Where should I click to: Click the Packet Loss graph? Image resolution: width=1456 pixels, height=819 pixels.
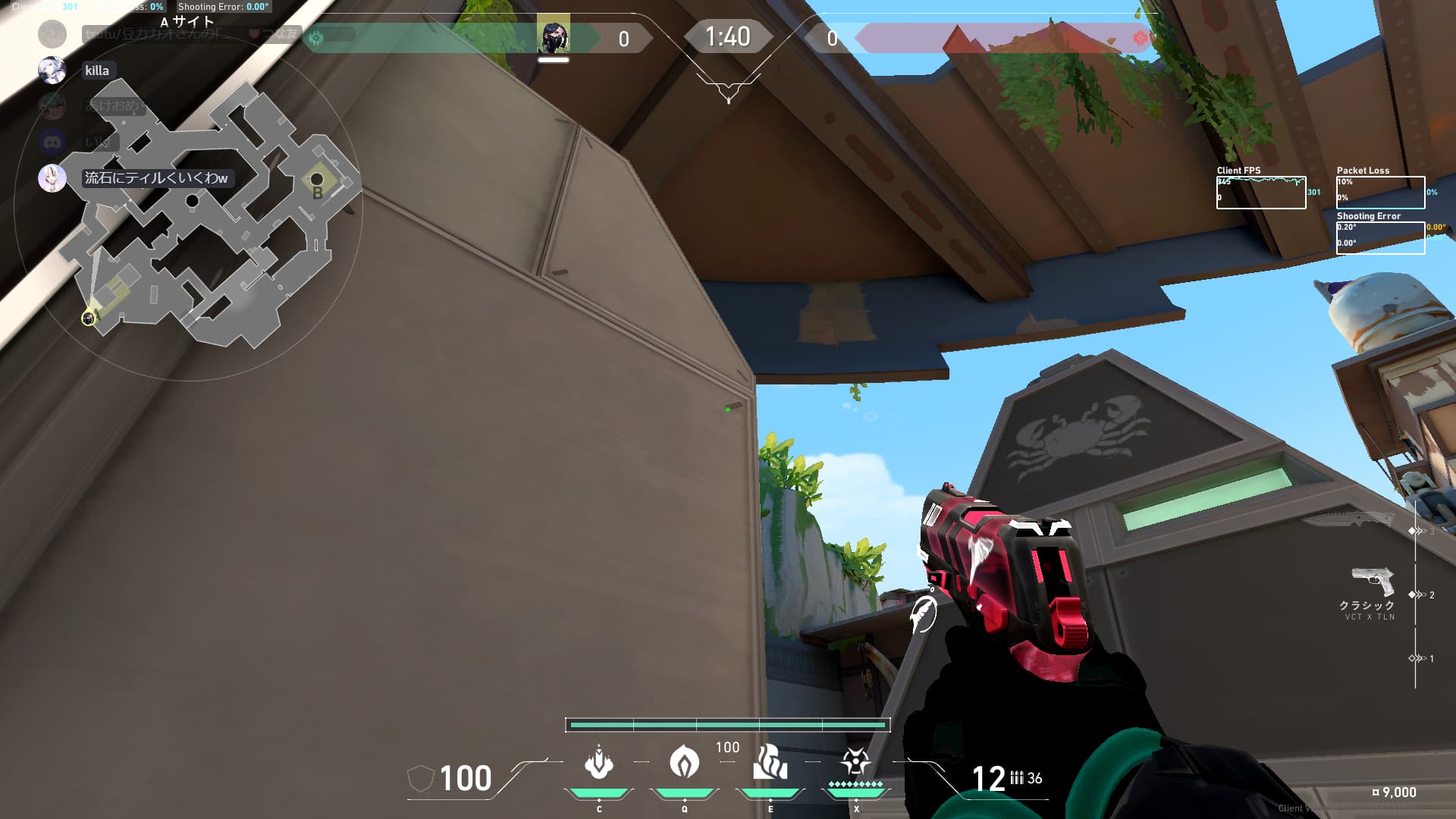pos(1380,193)
